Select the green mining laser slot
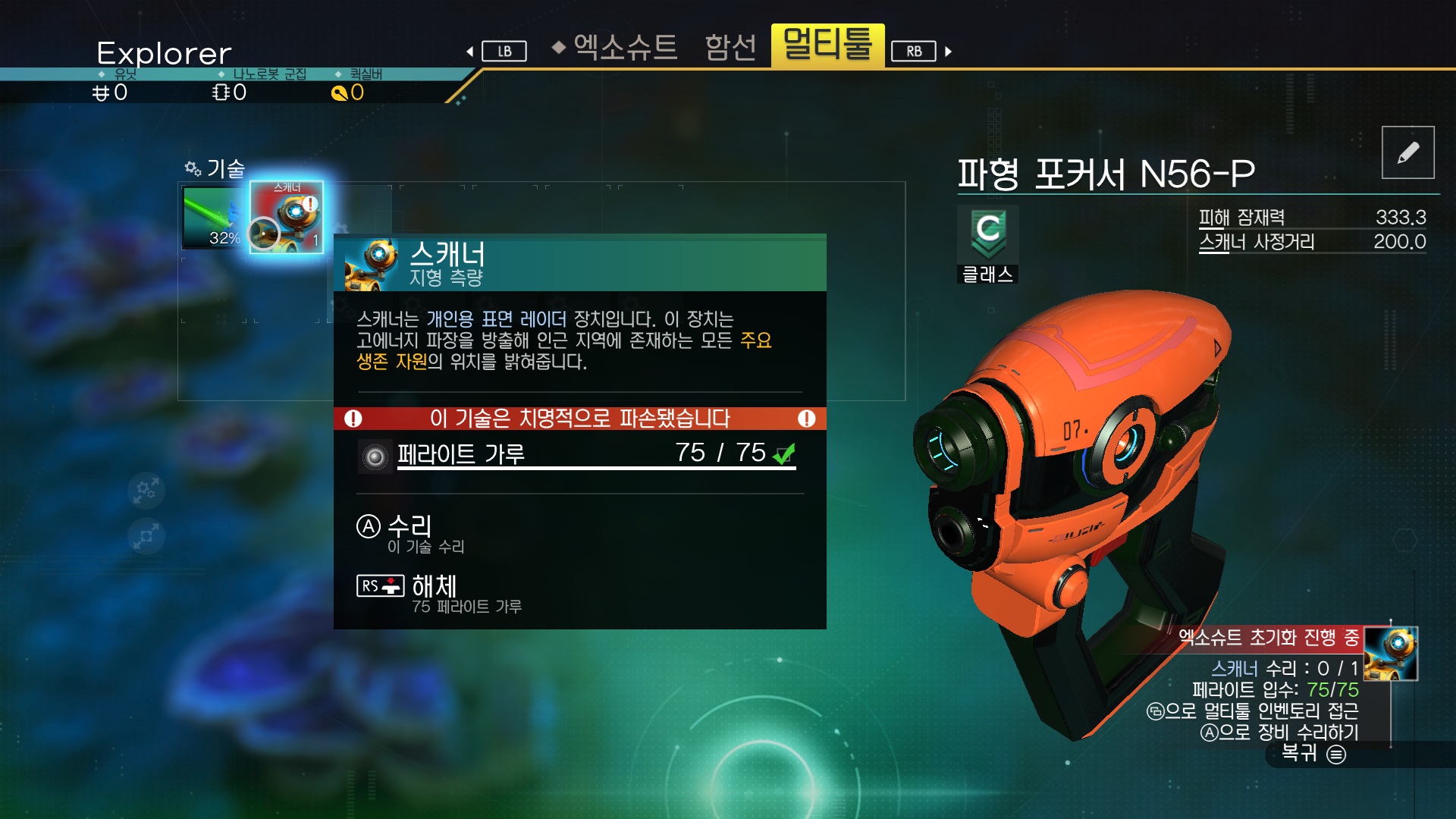 [214, 218]
